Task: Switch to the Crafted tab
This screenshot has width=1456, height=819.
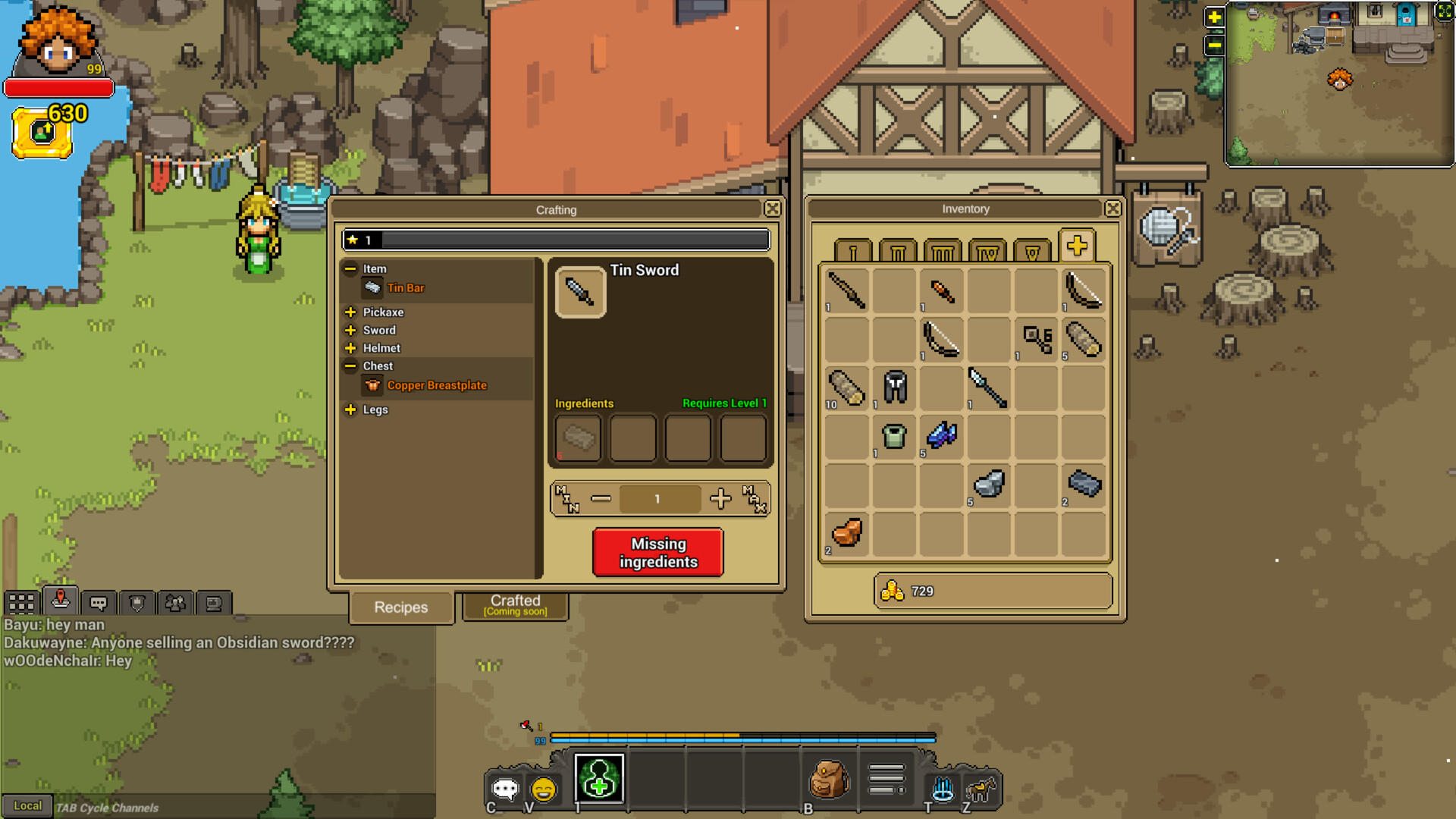Action: tap(515, 605)
